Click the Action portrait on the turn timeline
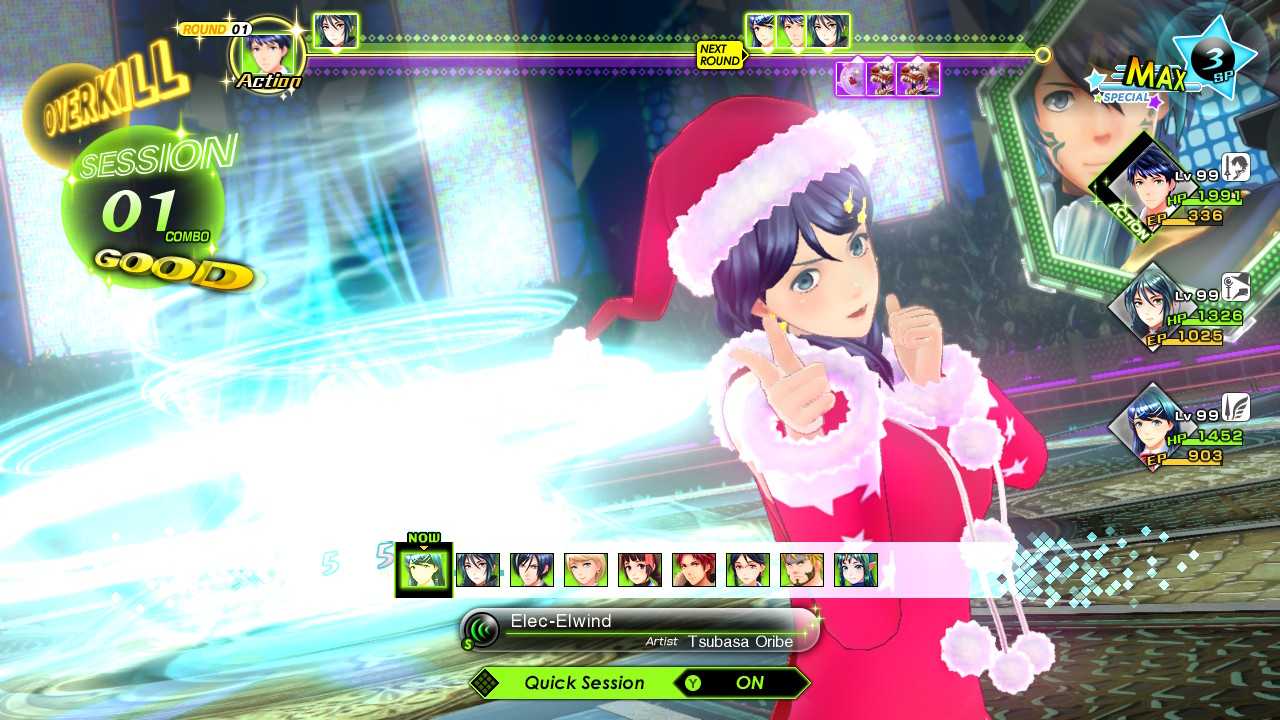Screen dimensions: 1280x720 268,56
